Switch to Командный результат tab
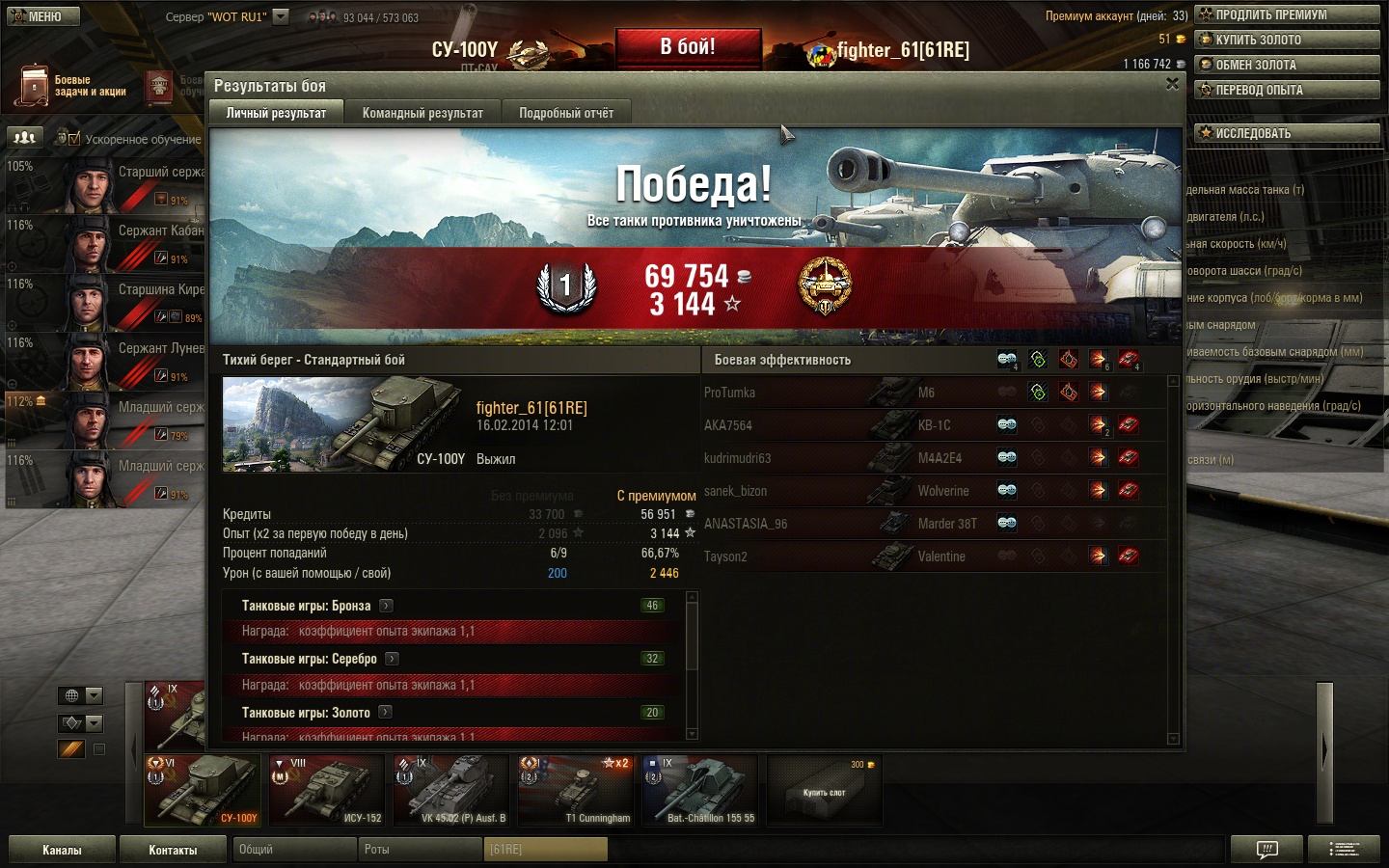1389x868 pixels. [422, 113]
